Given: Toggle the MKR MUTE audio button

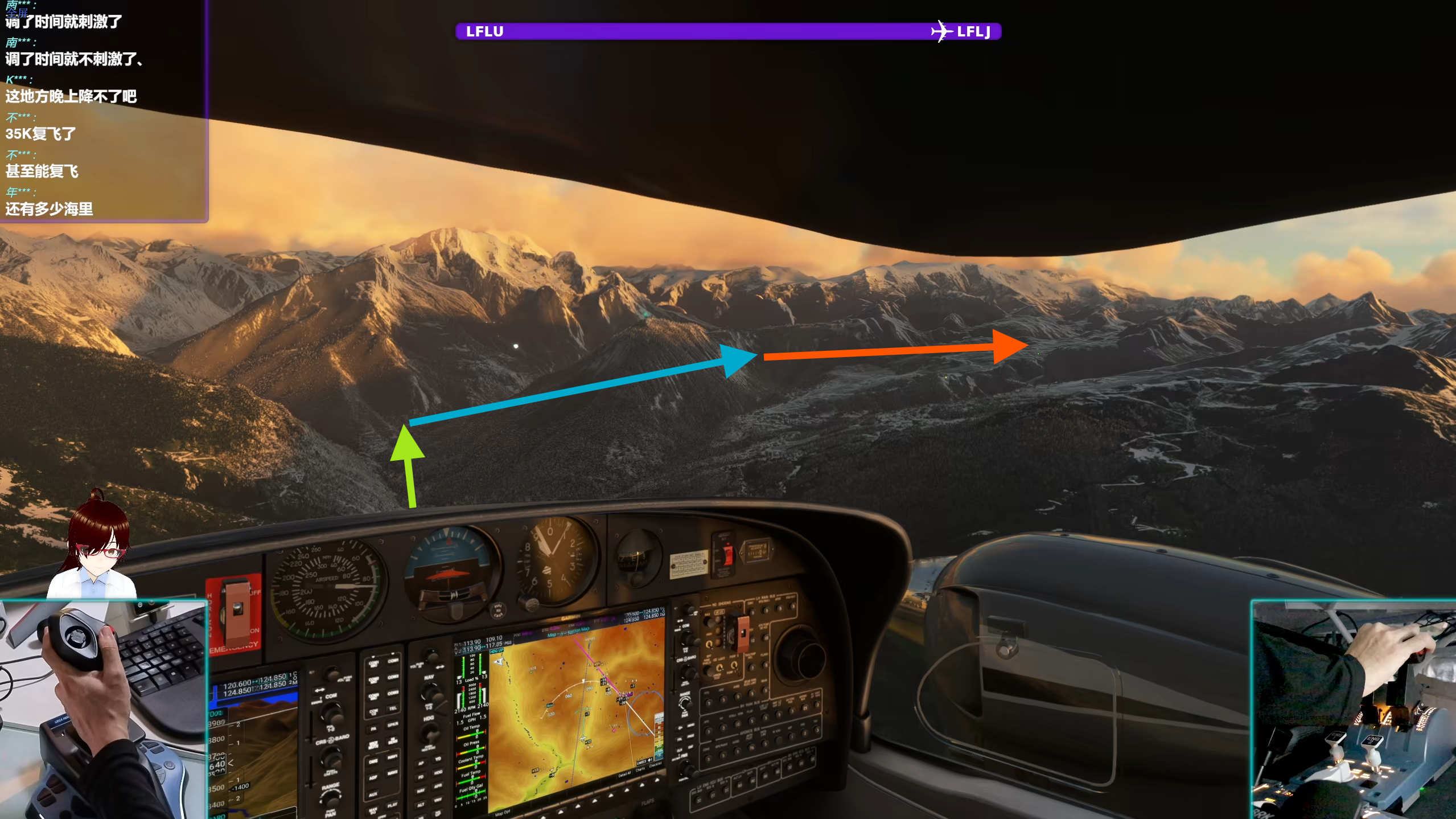Looking at the screenshot, I should coord(373,745).
